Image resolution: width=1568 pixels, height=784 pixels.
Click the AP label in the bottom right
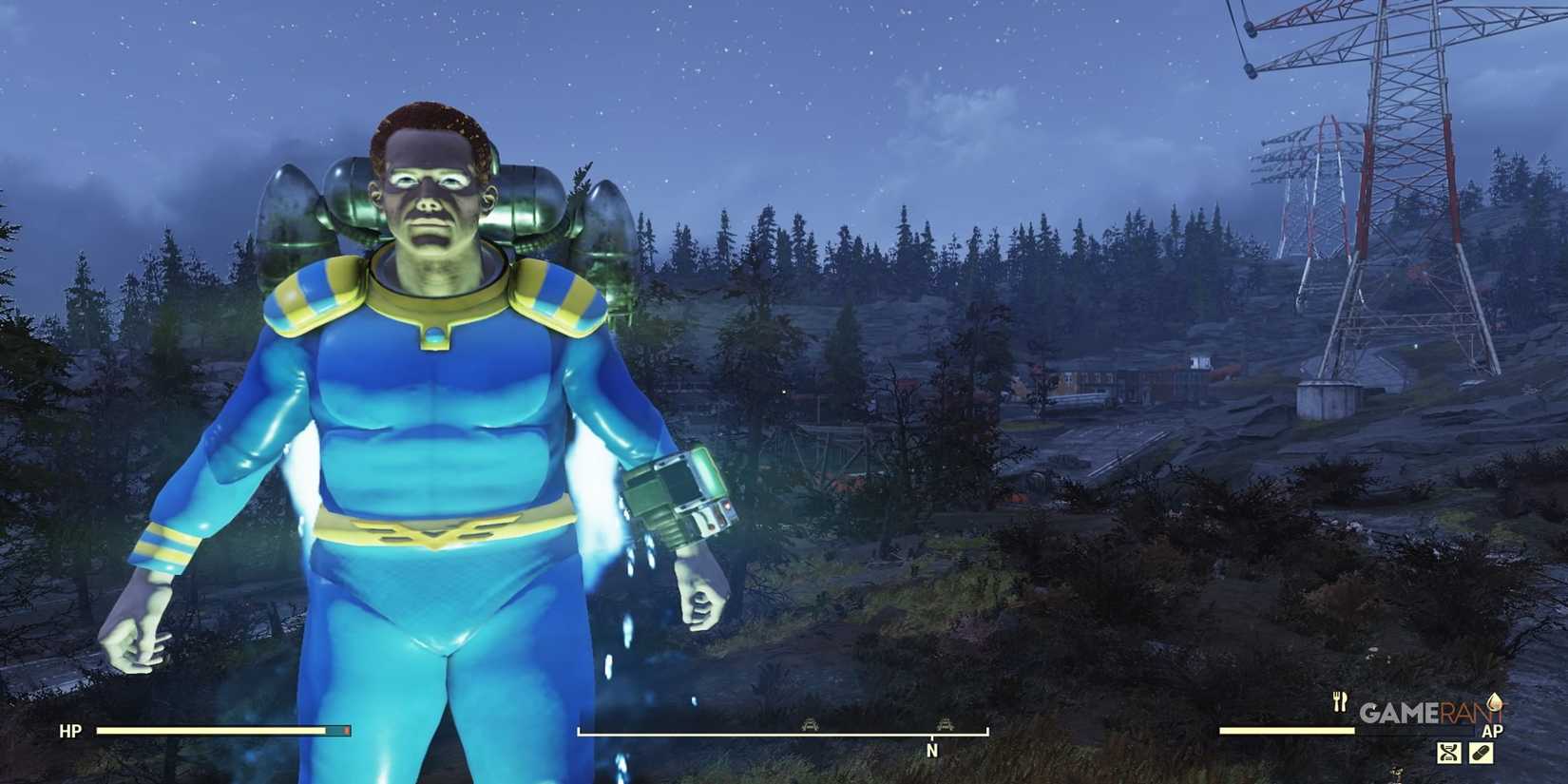point(1494,730)
